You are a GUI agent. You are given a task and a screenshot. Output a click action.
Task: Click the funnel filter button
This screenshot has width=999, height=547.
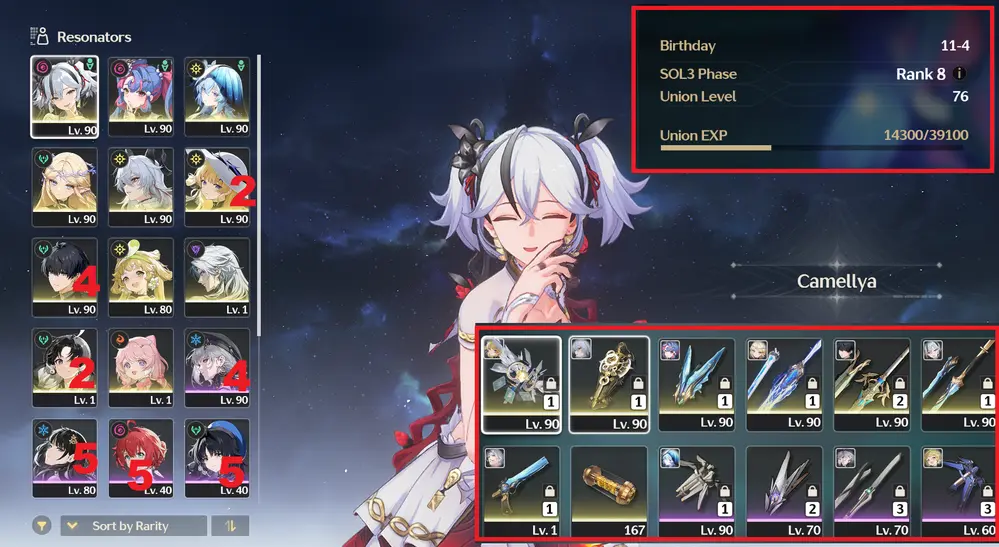coord(42,526)
